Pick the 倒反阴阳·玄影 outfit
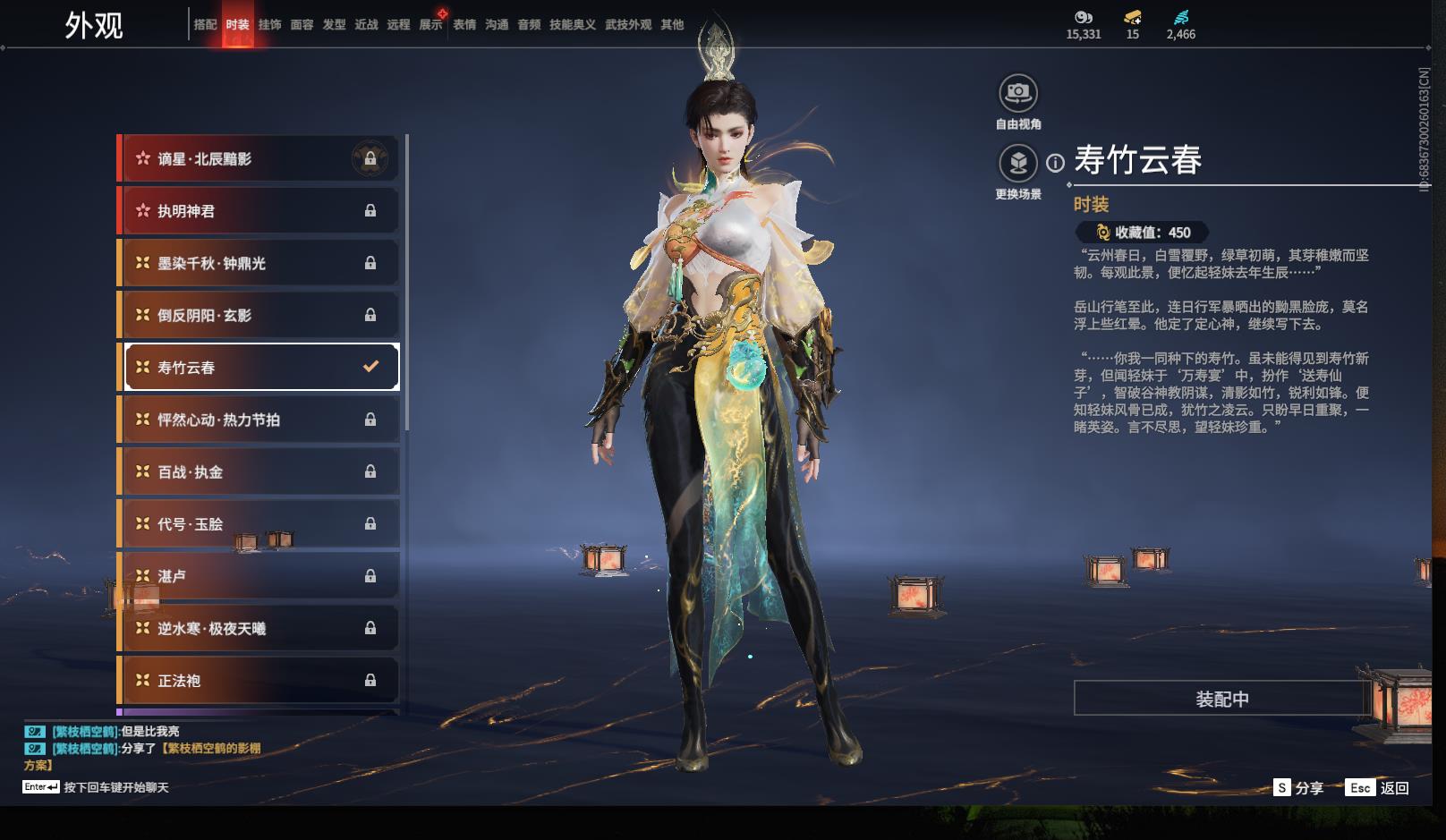The image size is (1446, 840). coord(259,315)
